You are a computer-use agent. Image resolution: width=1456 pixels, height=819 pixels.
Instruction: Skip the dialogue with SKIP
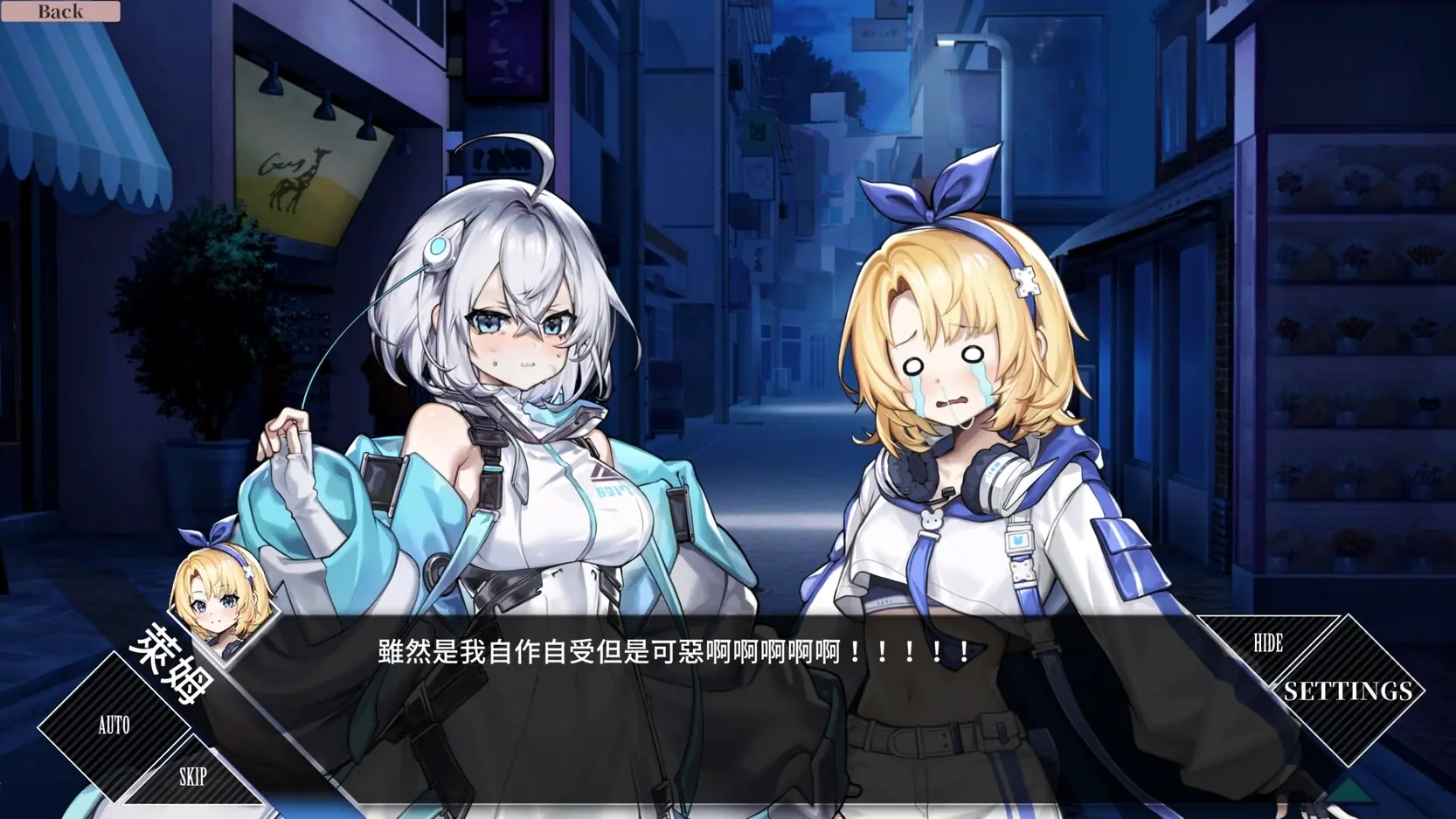[192, 776]
